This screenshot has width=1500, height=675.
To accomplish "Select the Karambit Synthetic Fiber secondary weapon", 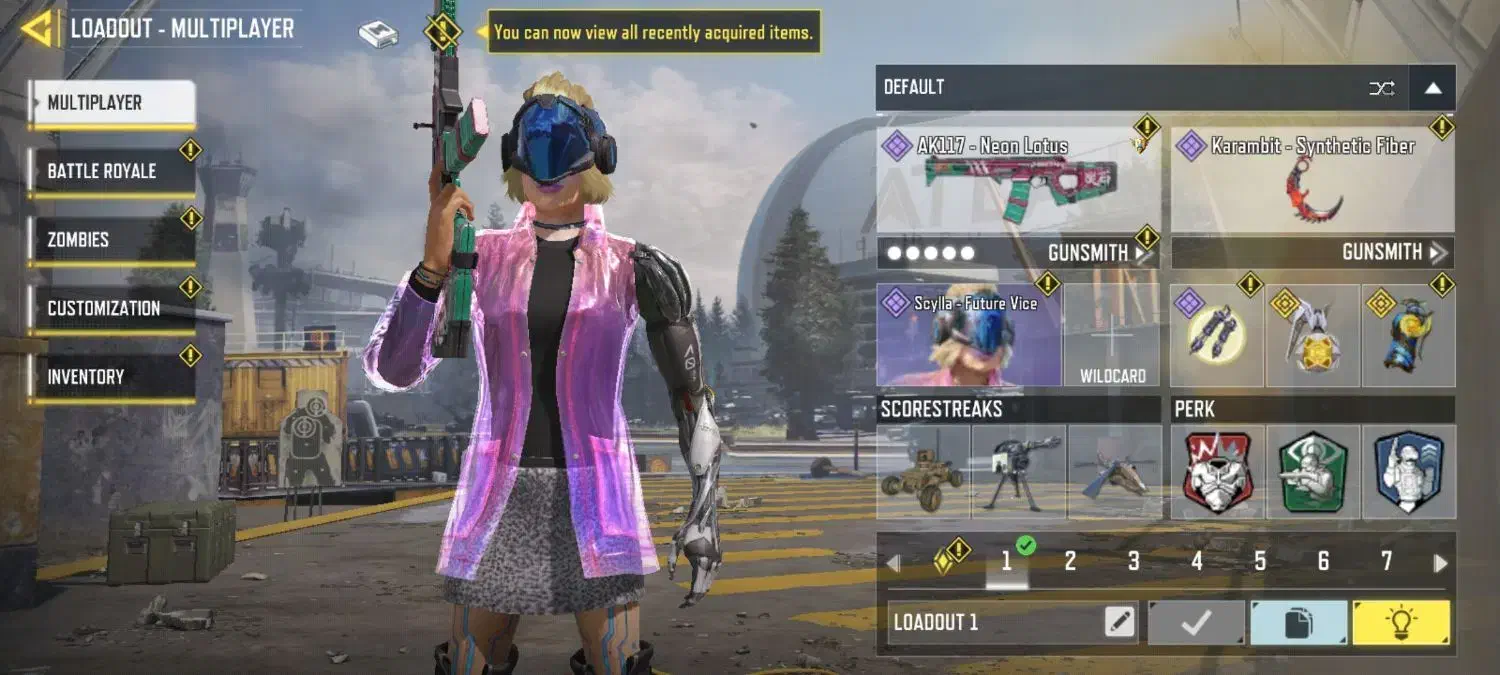I will pyautogui.click(x=1312, y=181).
